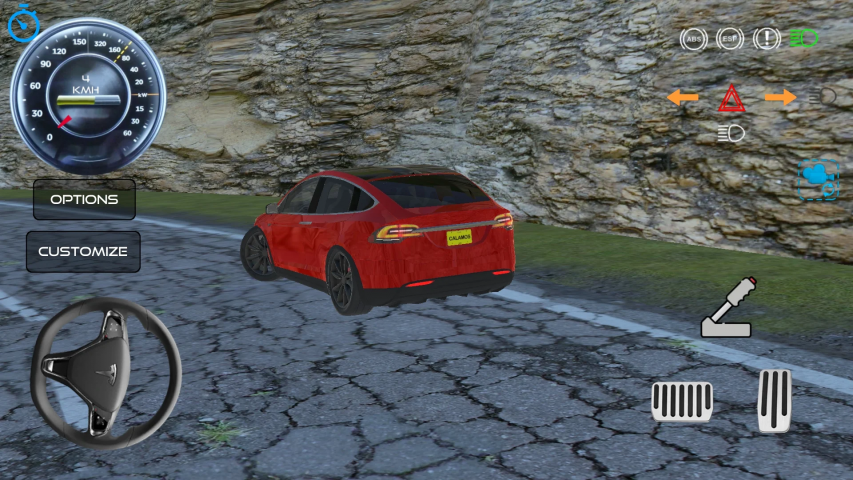Image resolution: width=853 pixels, height=480 pixels.
Task: Tap the steering wheel control
Action: [x=105, y=371]
